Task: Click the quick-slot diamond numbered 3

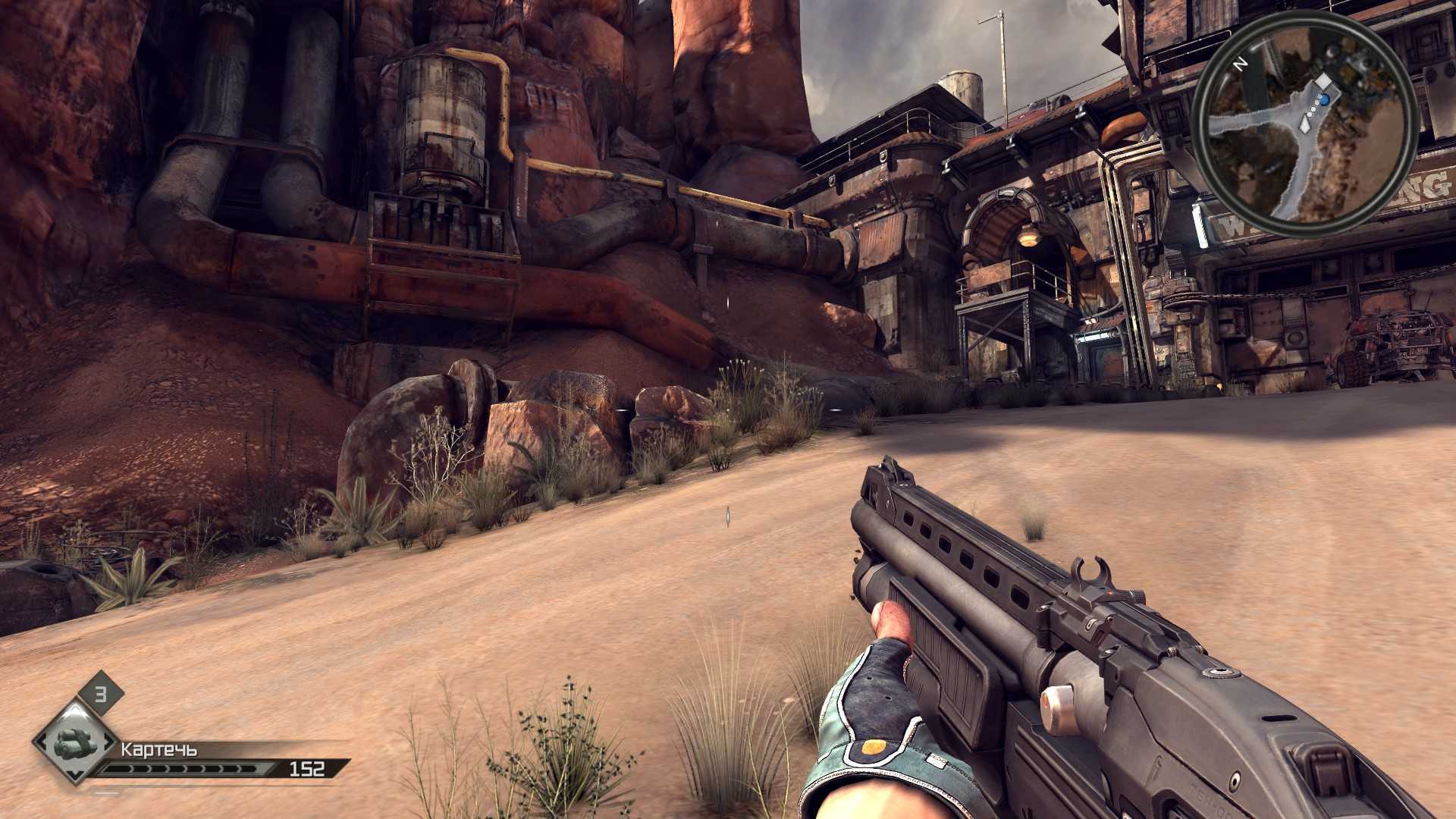Action: pos(100,693)
